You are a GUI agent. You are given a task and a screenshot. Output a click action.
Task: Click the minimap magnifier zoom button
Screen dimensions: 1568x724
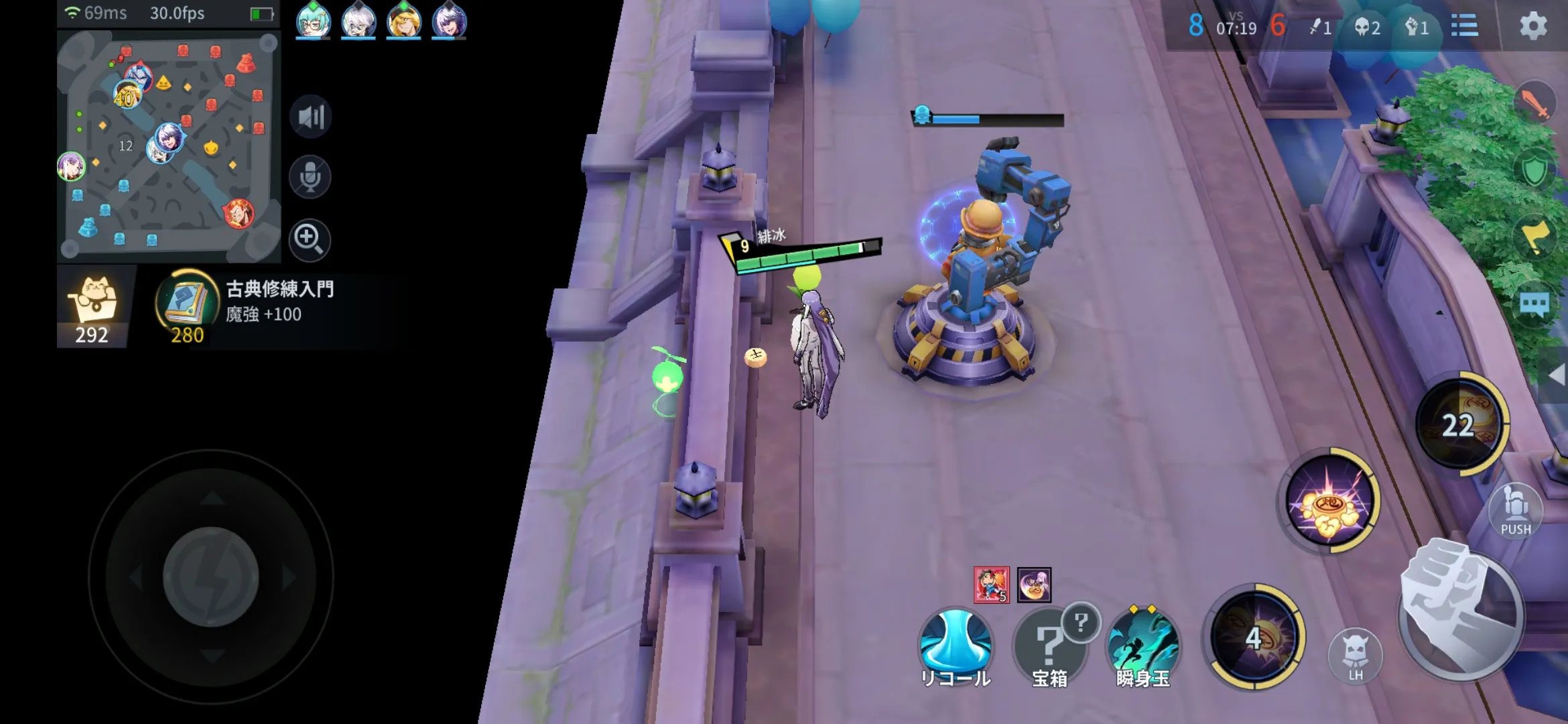pos(309,239)
